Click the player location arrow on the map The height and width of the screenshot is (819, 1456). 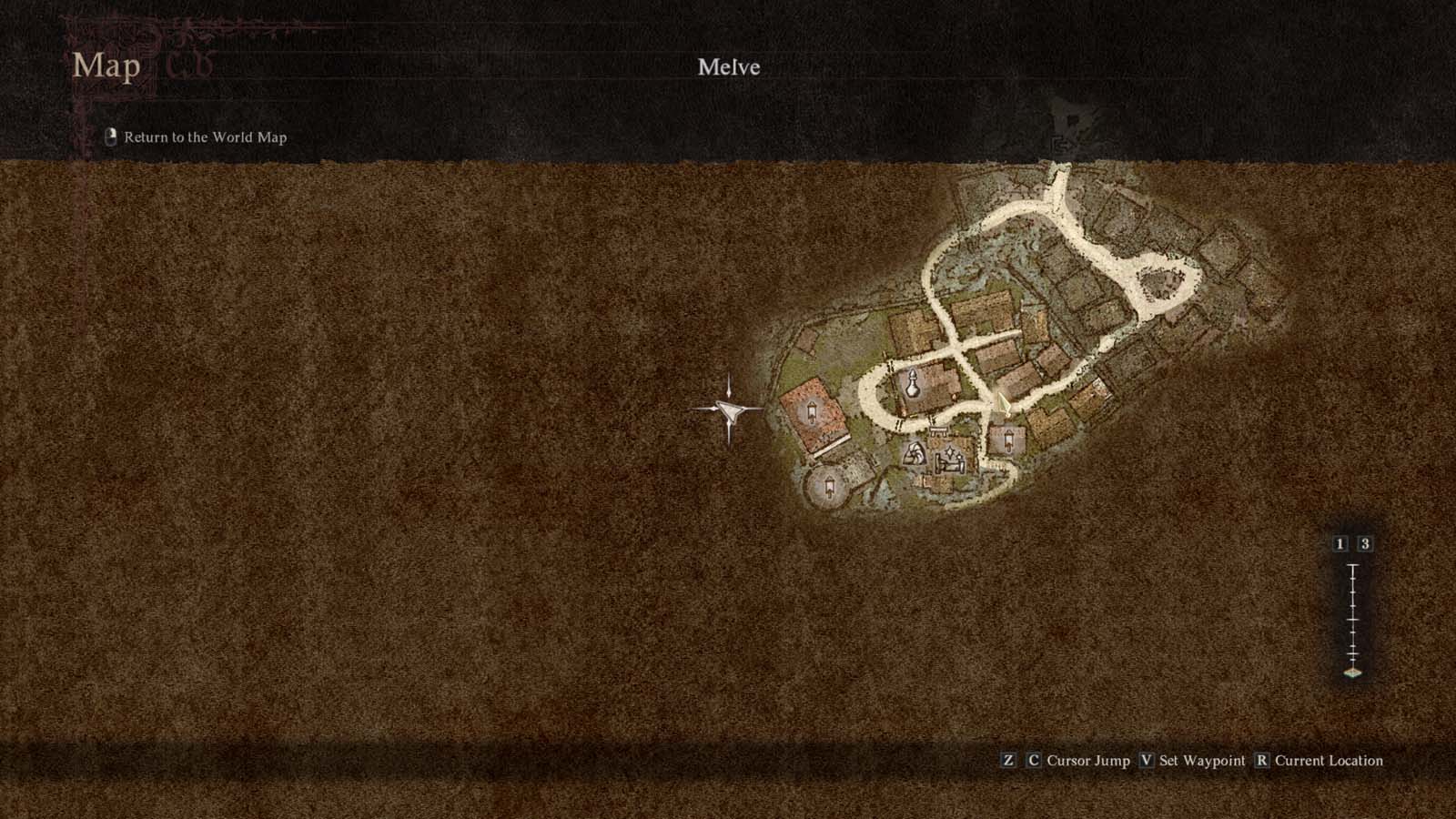1003,404
